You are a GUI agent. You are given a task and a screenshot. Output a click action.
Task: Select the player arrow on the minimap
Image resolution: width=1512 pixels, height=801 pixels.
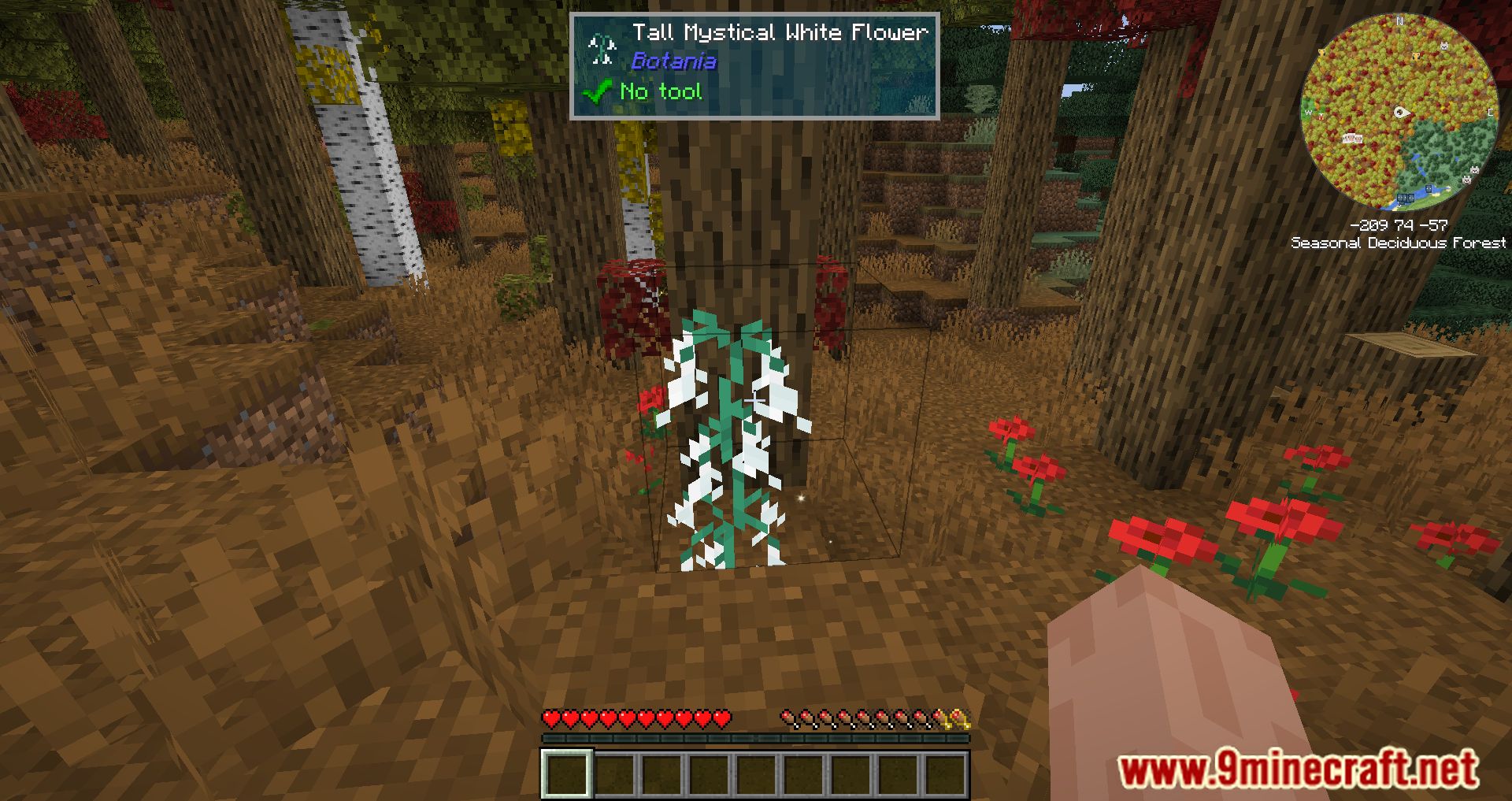click(x=1401, y=111)
